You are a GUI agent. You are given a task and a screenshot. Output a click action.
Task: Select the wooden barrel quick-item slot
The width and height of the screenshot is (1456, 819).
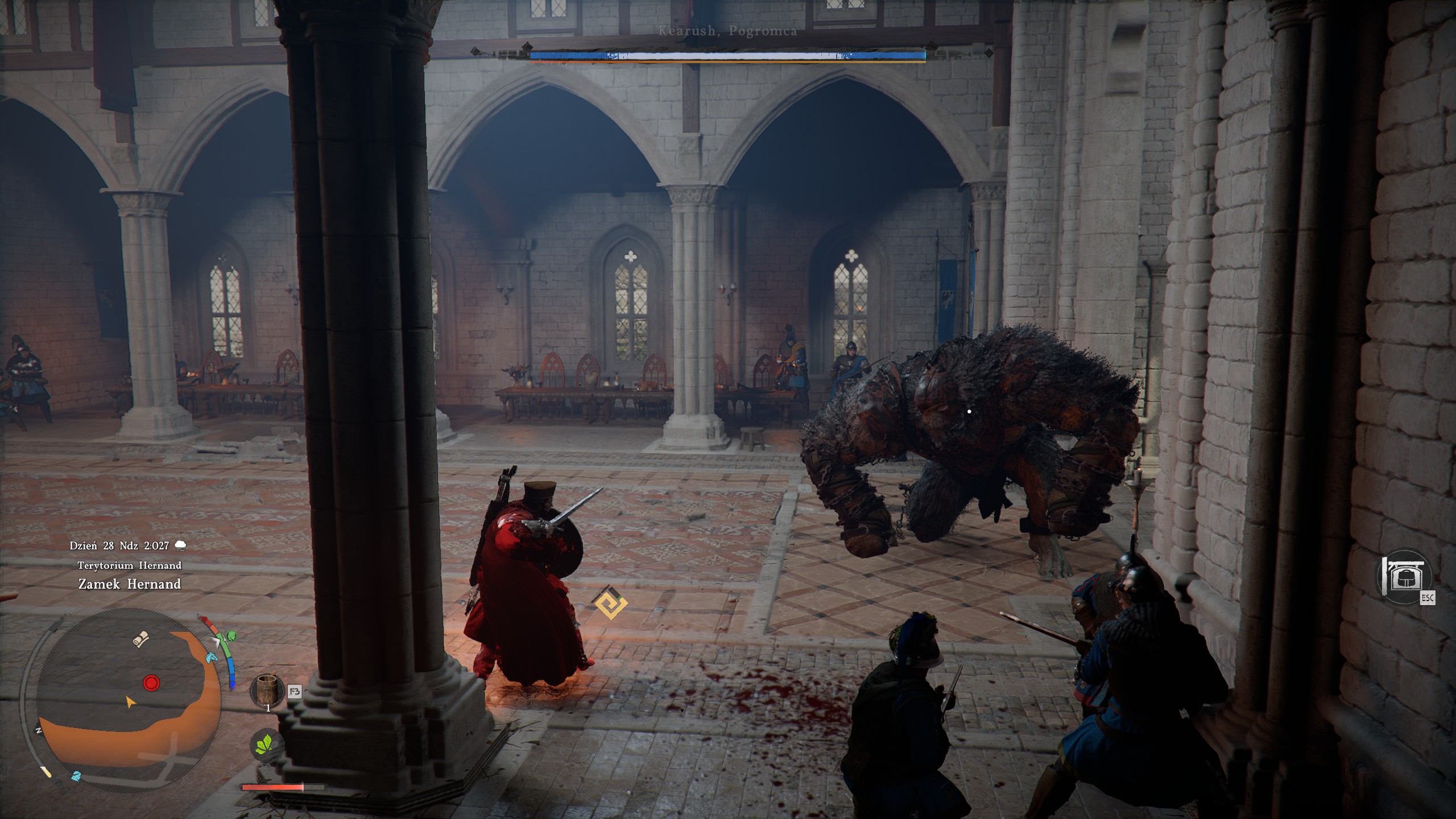coord(267,690)
